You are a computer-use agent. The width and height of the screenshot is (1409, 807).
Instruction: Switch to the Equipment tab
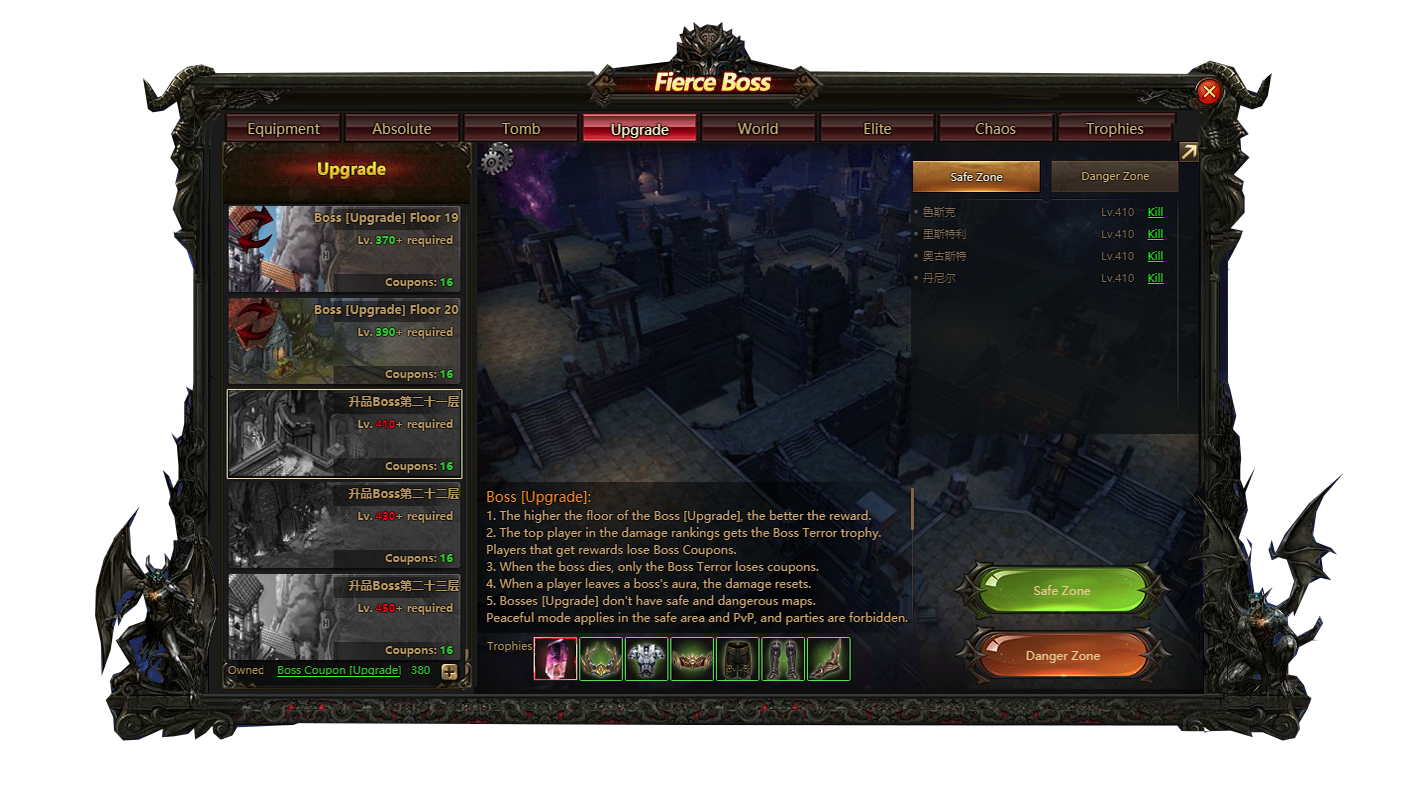click(x=284, y=129)
